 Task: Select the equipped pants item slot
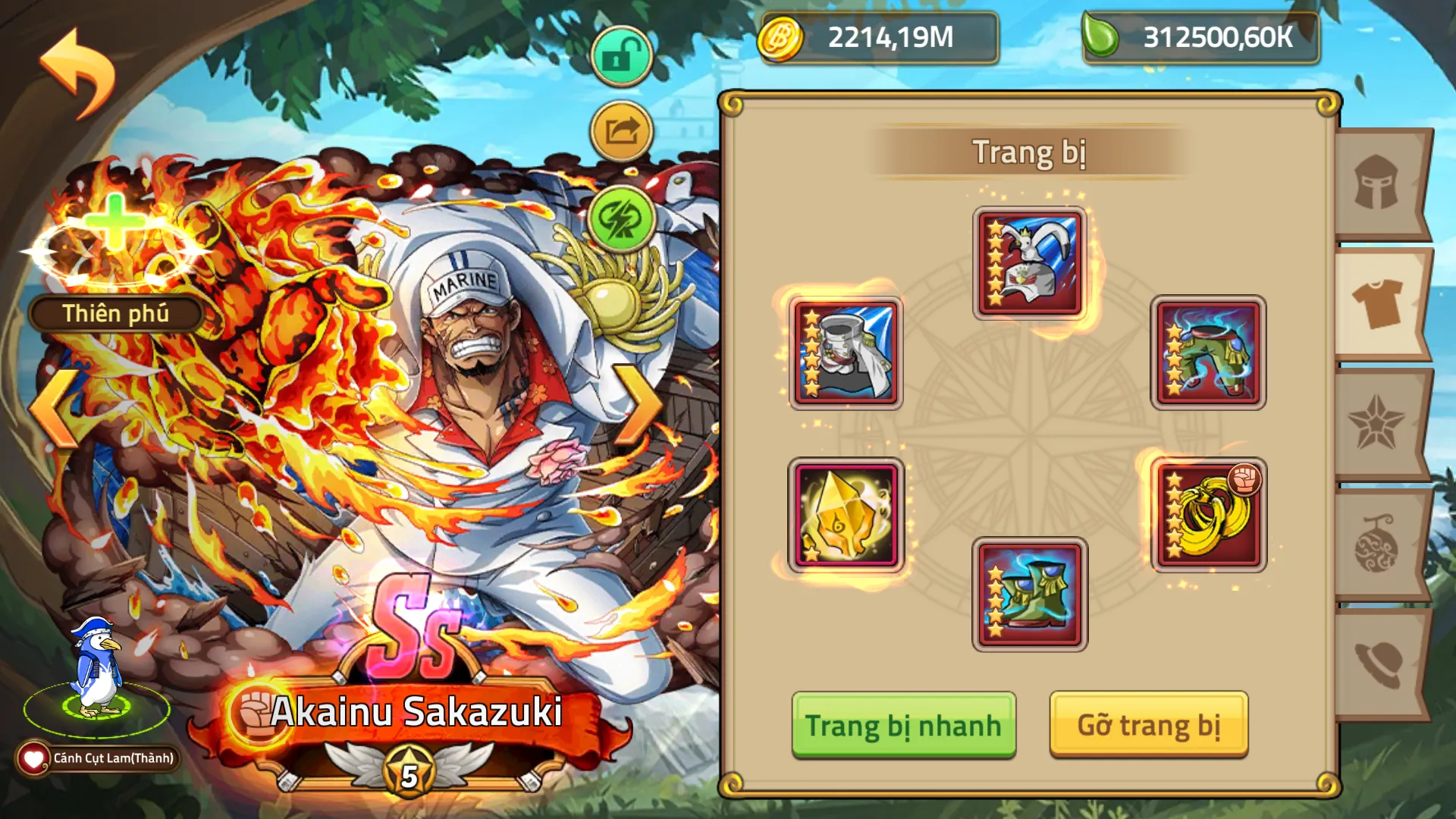[1207, 353]
